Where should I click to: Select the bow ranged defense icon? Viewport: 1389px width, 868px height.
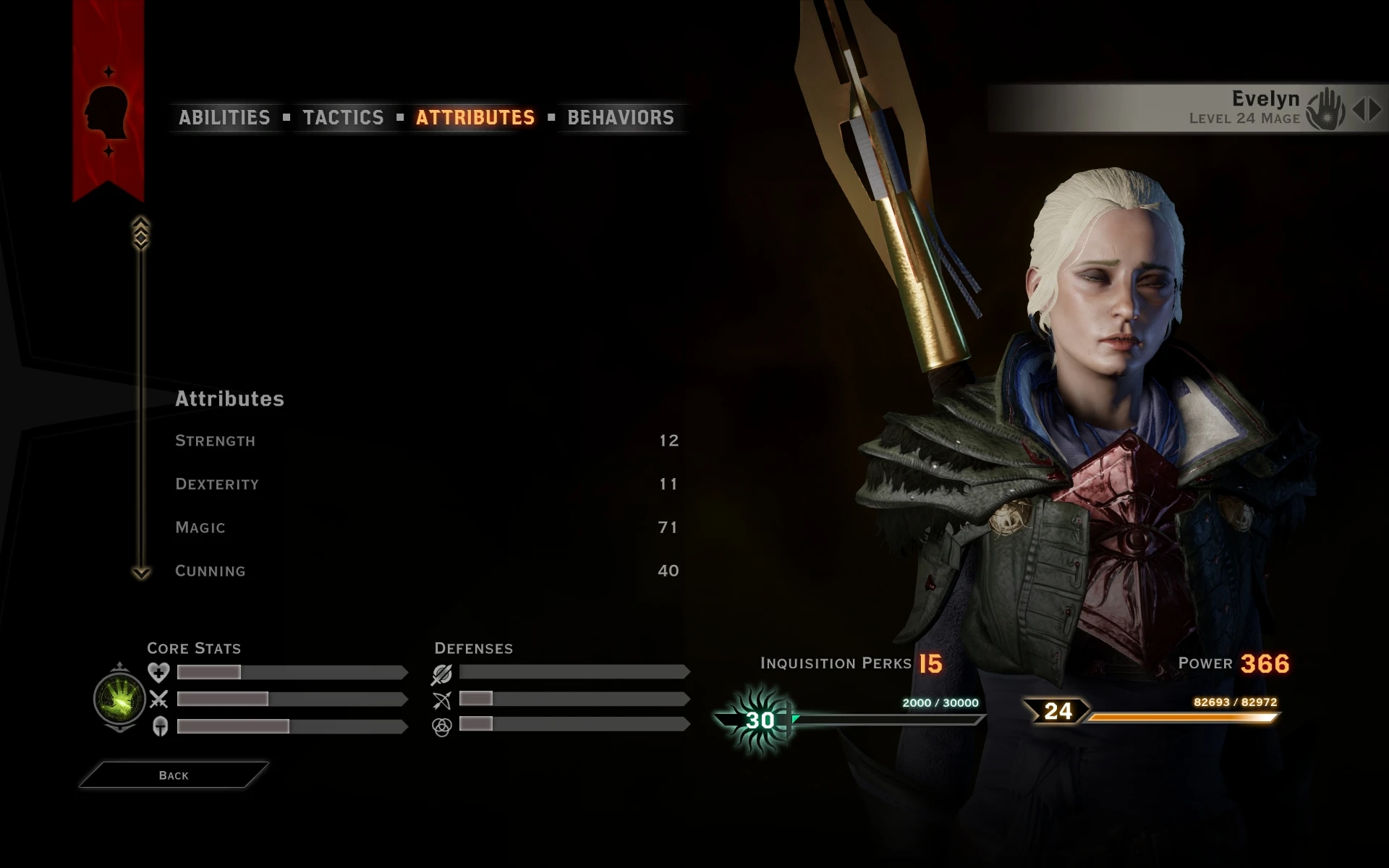[x=442, y=699]
